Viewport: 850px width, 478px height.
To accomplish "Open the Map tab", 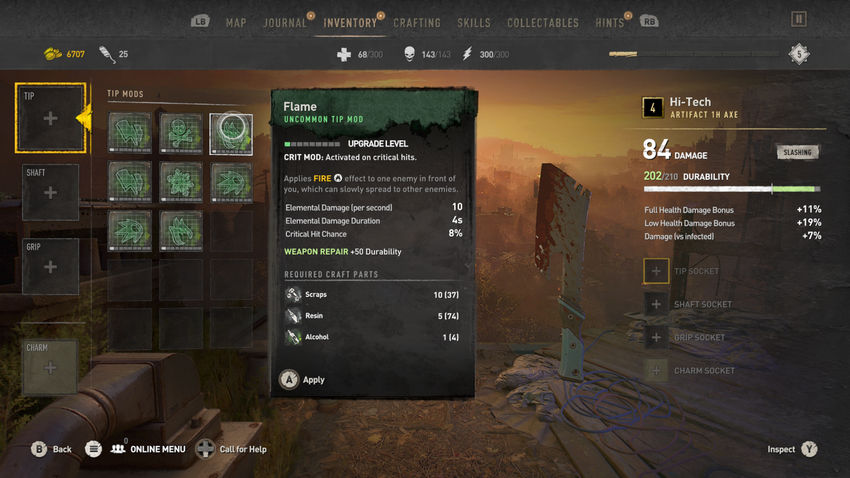I will [x=236, y=22].
